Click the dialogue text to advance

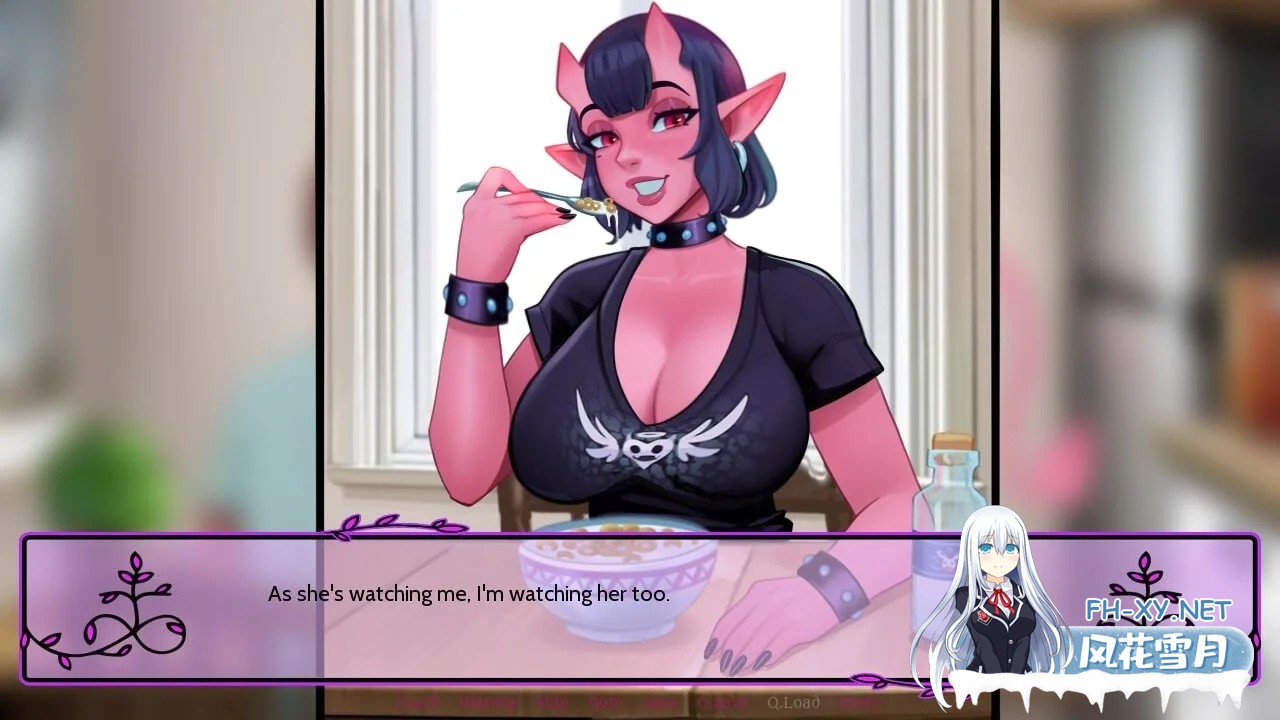coord(468,592)
